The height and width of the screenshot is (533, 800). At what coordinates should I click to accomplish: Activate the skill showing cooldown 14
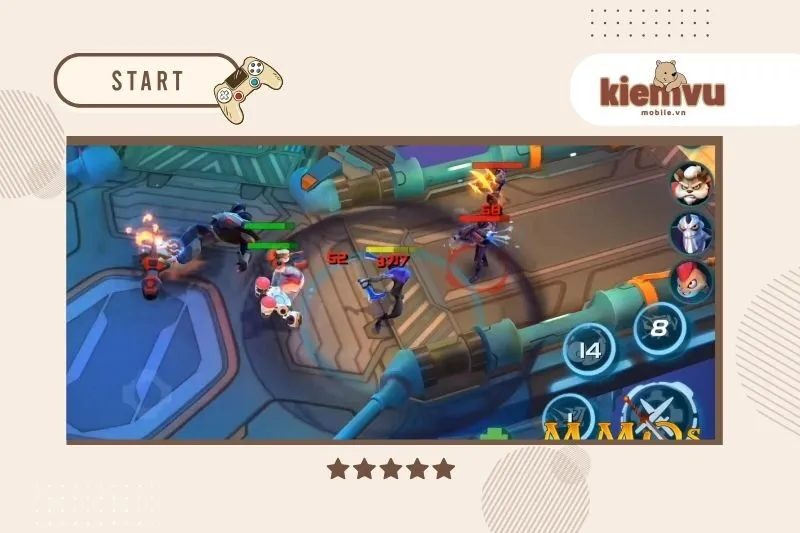click(589, 351)
